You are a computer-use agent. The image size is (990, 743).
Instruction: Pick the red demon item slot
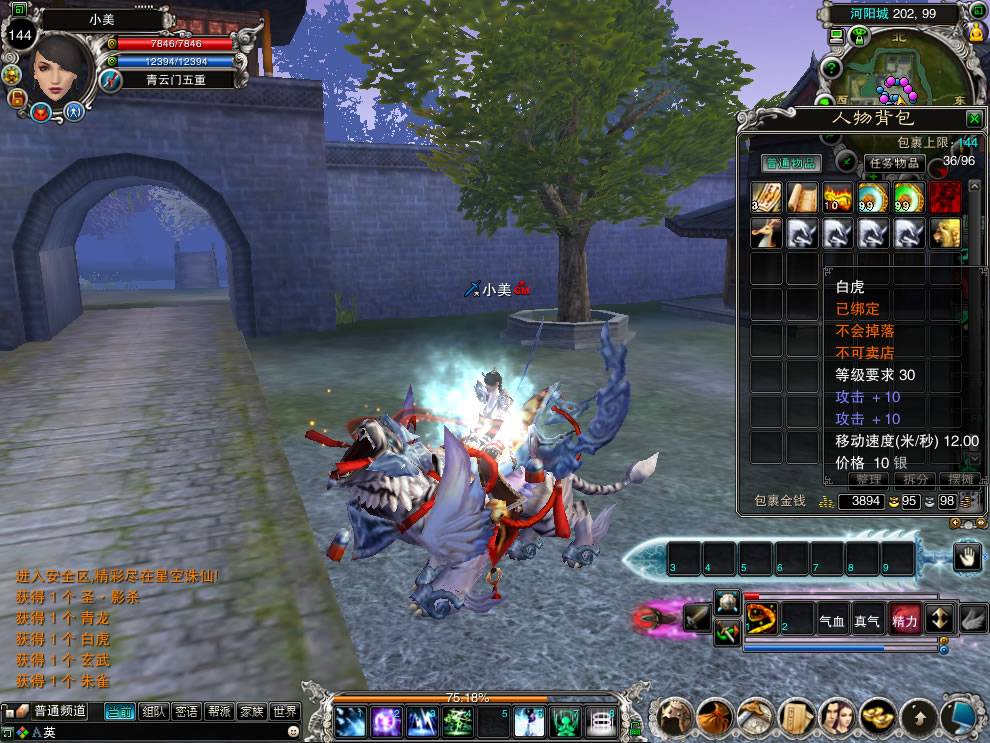pos(945,197)
